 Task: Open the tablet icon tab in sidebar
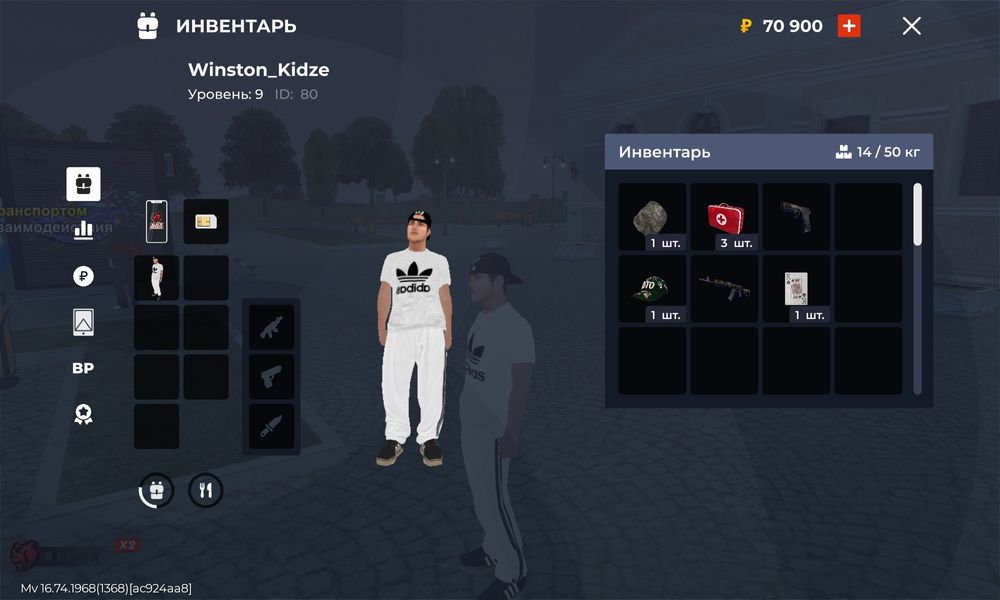83,322
